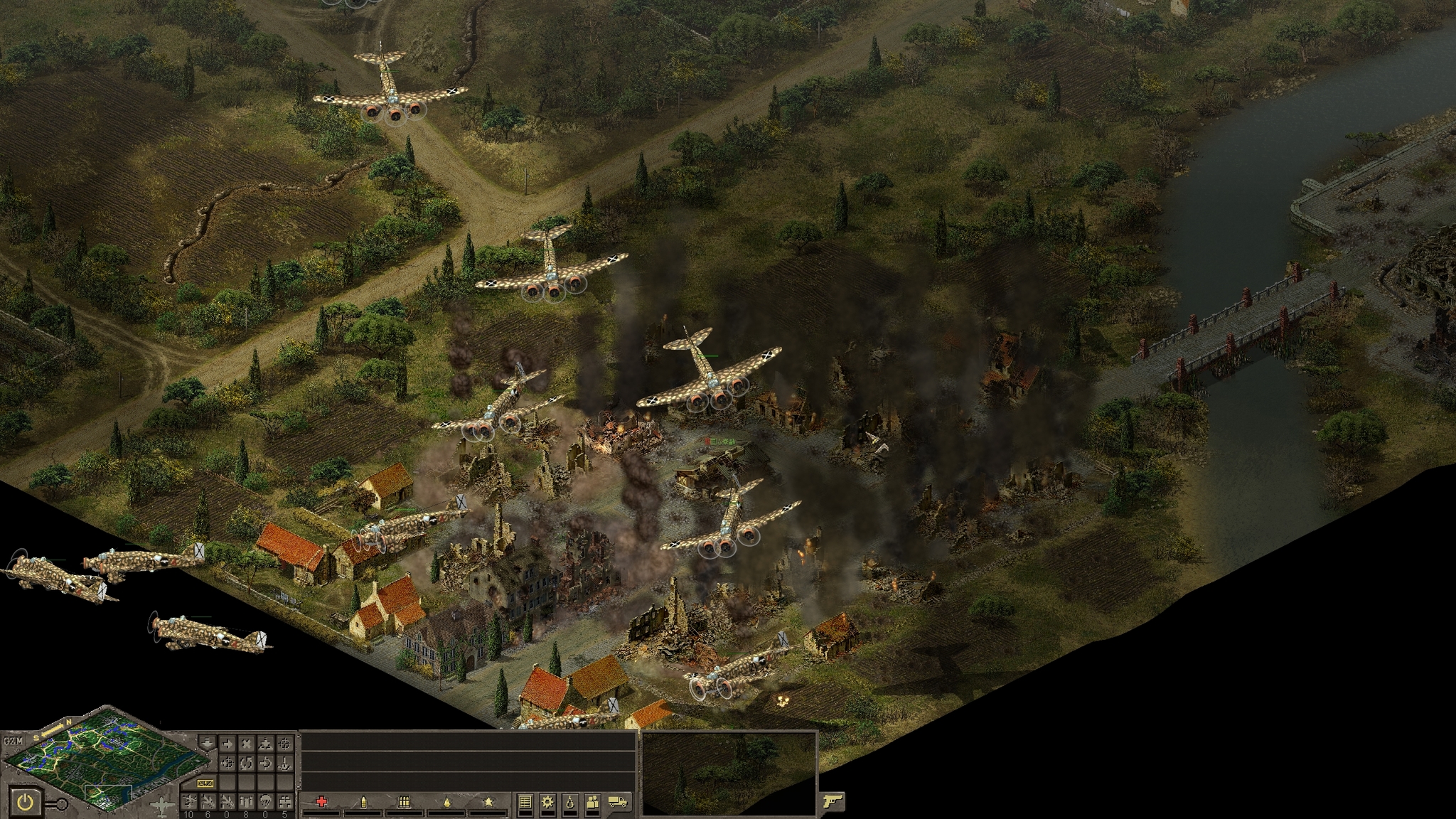Call in paratroopers with the parachute icon
Viewport: 1456px width, 819px height.
265,801
